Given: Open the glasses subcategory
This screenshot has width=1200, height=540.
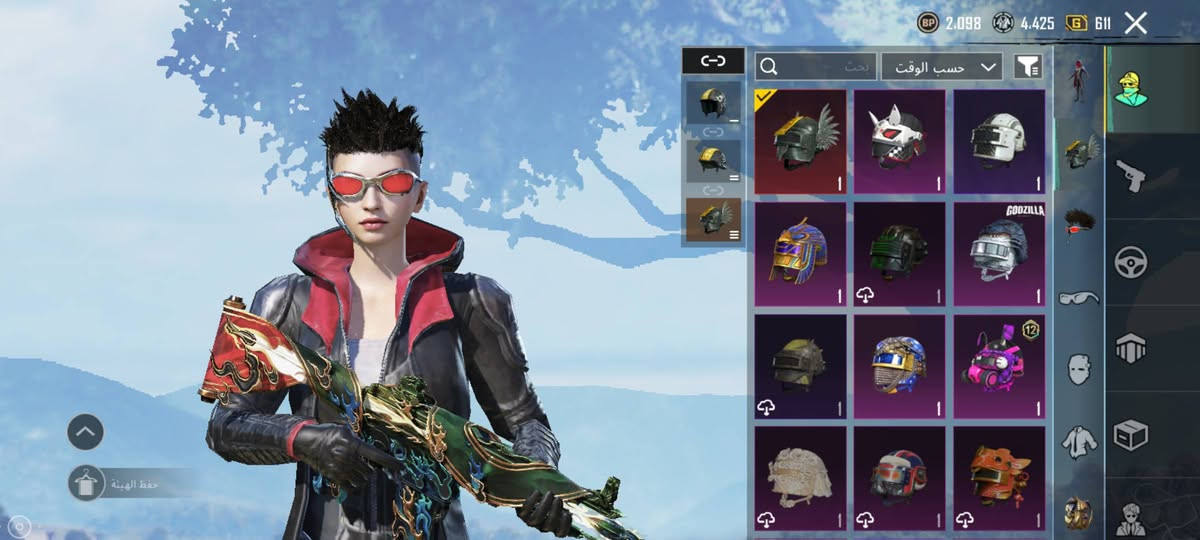Looking at the screenshot, I should pos(1079,297).
